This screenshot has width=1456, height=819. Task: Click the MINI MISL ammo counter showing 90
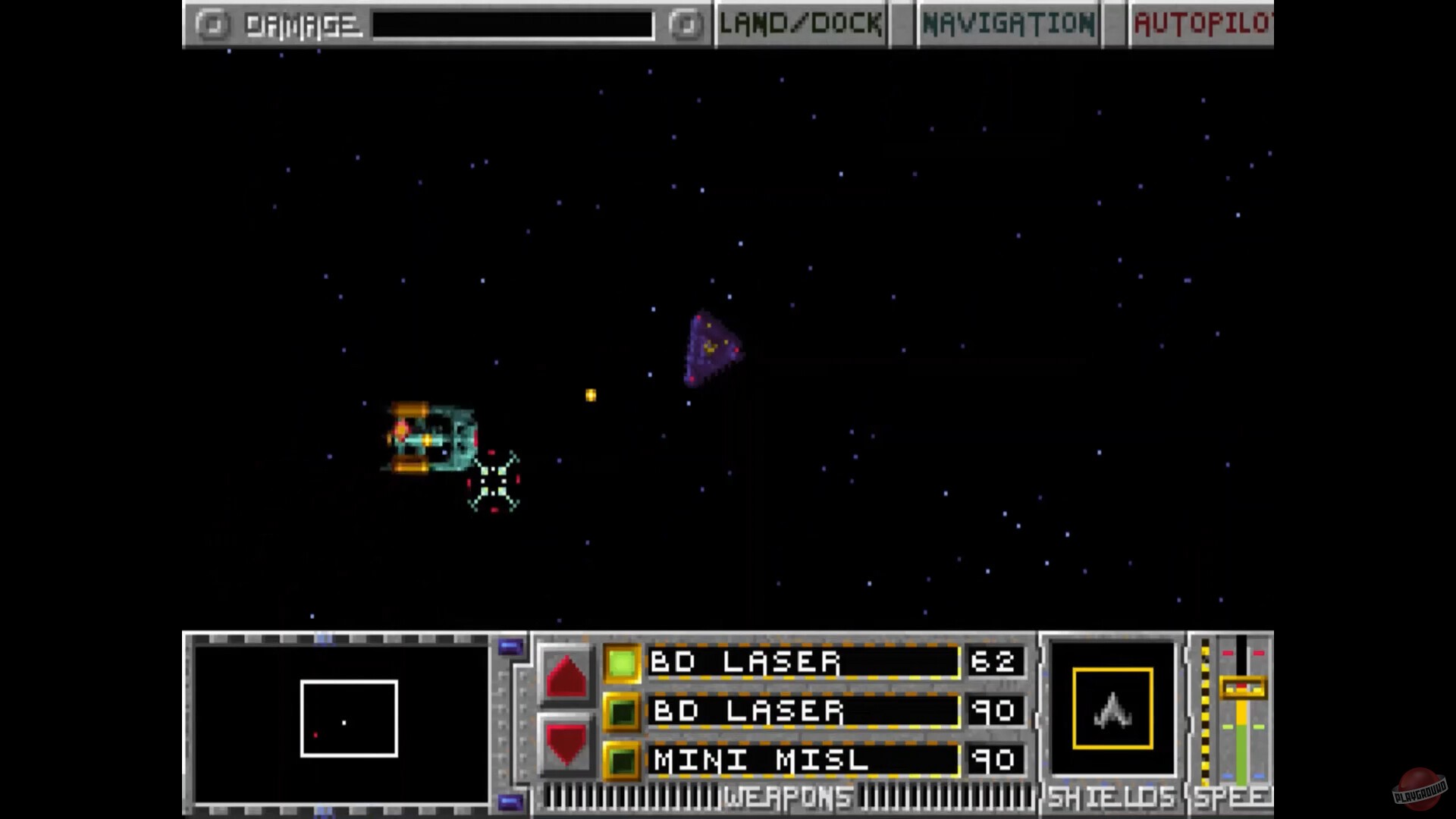996,761
